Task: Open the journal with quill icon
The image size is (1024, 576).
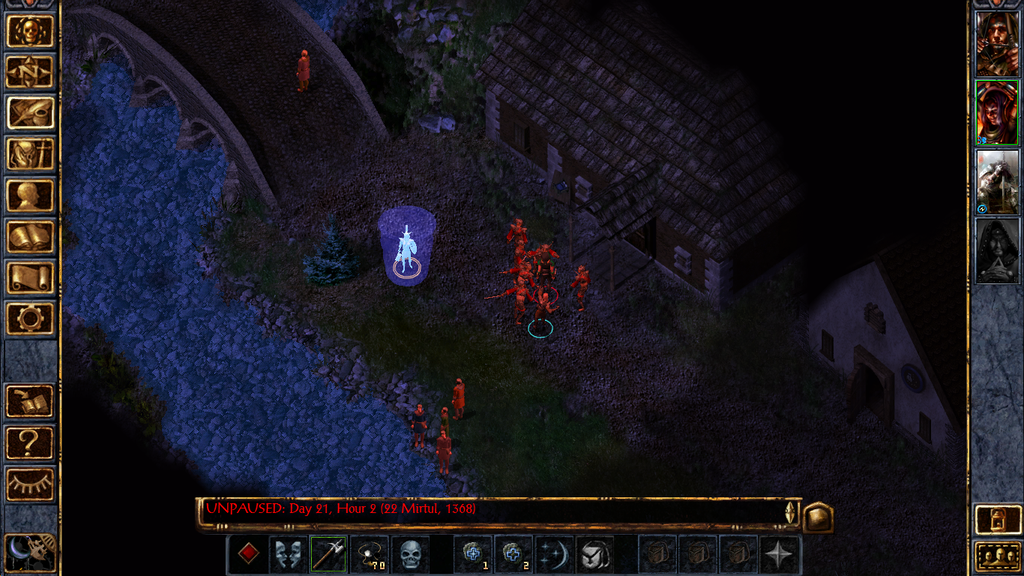Action: coord(30,112)
